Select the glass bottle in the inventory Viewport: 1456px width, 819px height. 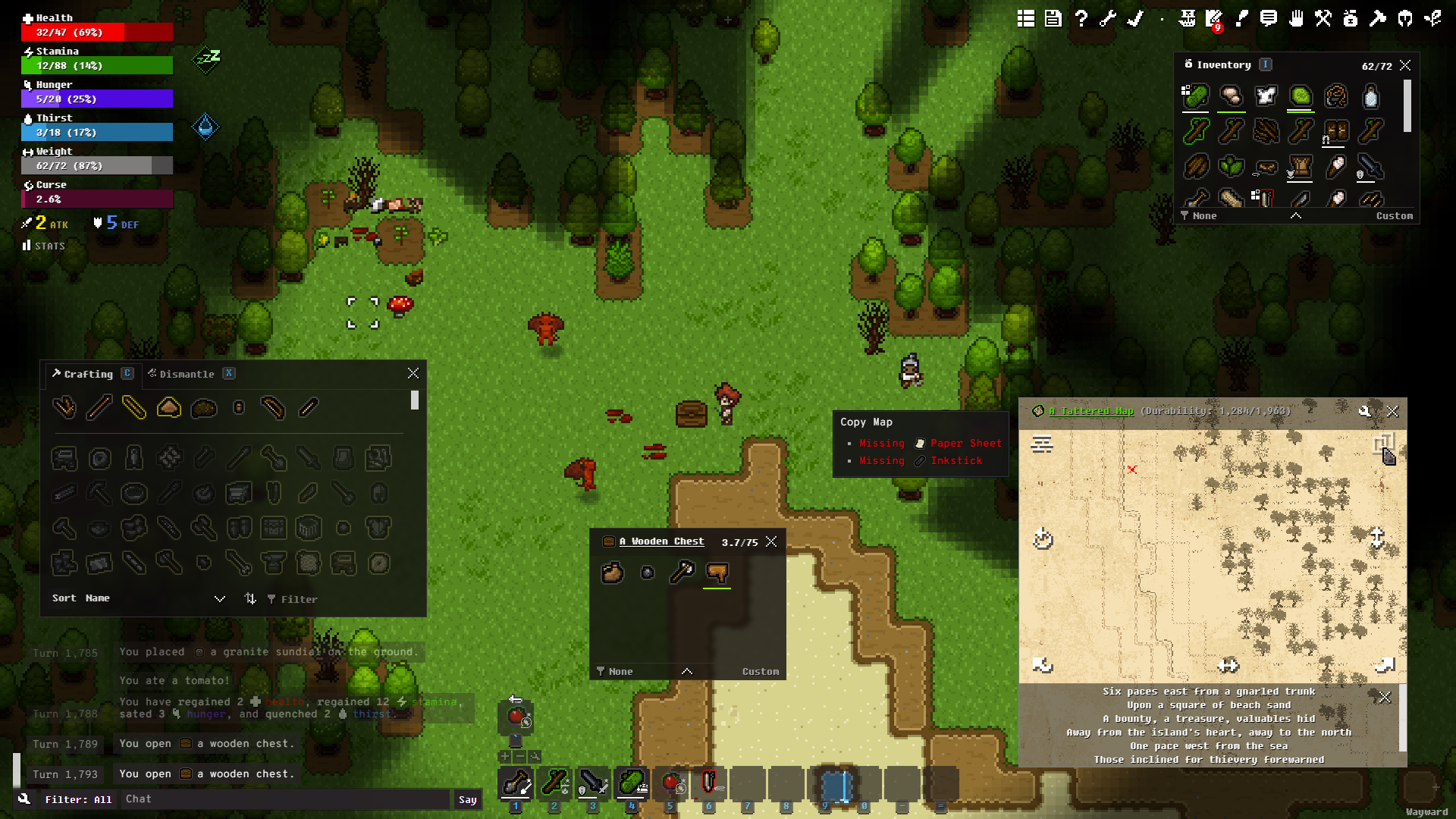point(1370,97)
